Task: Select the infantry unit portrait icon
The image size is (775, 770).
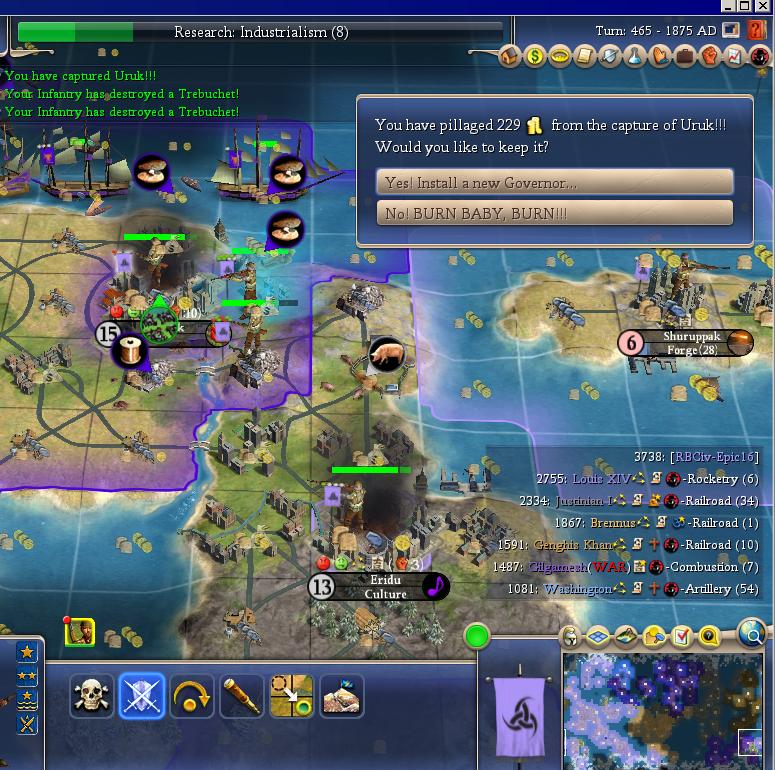Action: coord(80,632)
